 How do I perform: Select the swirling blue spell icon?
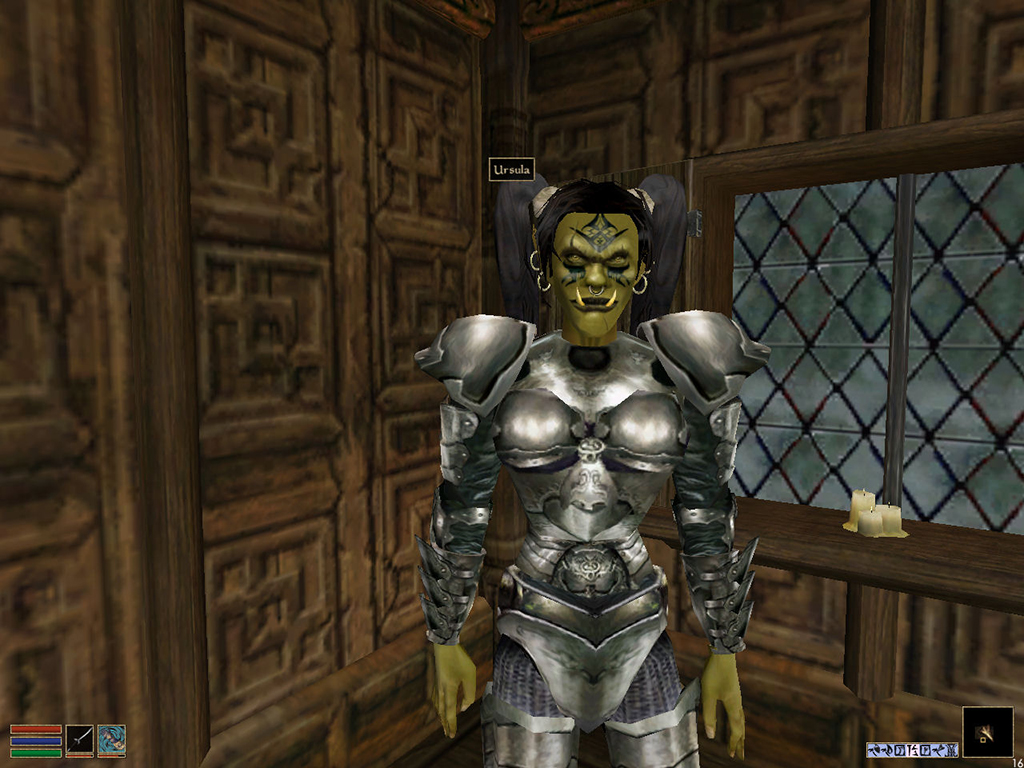[112, 740]
